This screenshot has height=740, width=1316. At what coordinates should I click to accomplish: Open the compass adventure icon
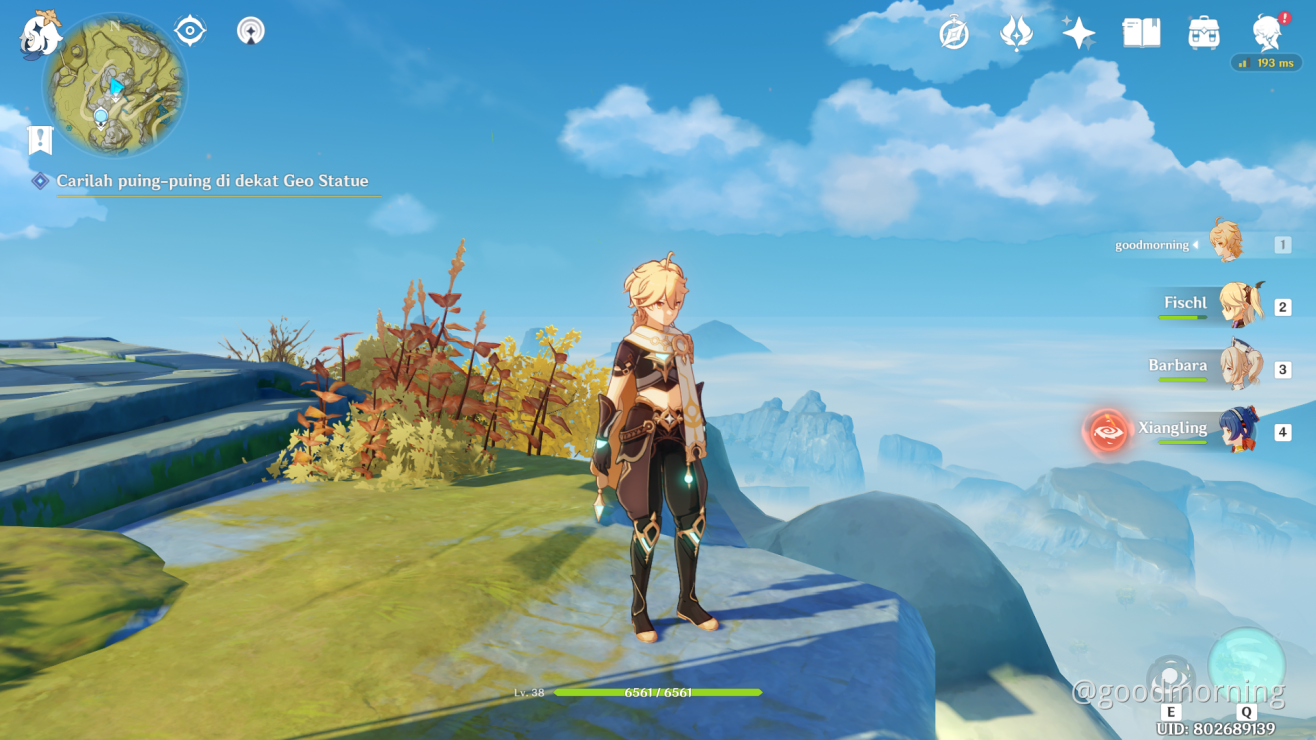pos(954,34)
